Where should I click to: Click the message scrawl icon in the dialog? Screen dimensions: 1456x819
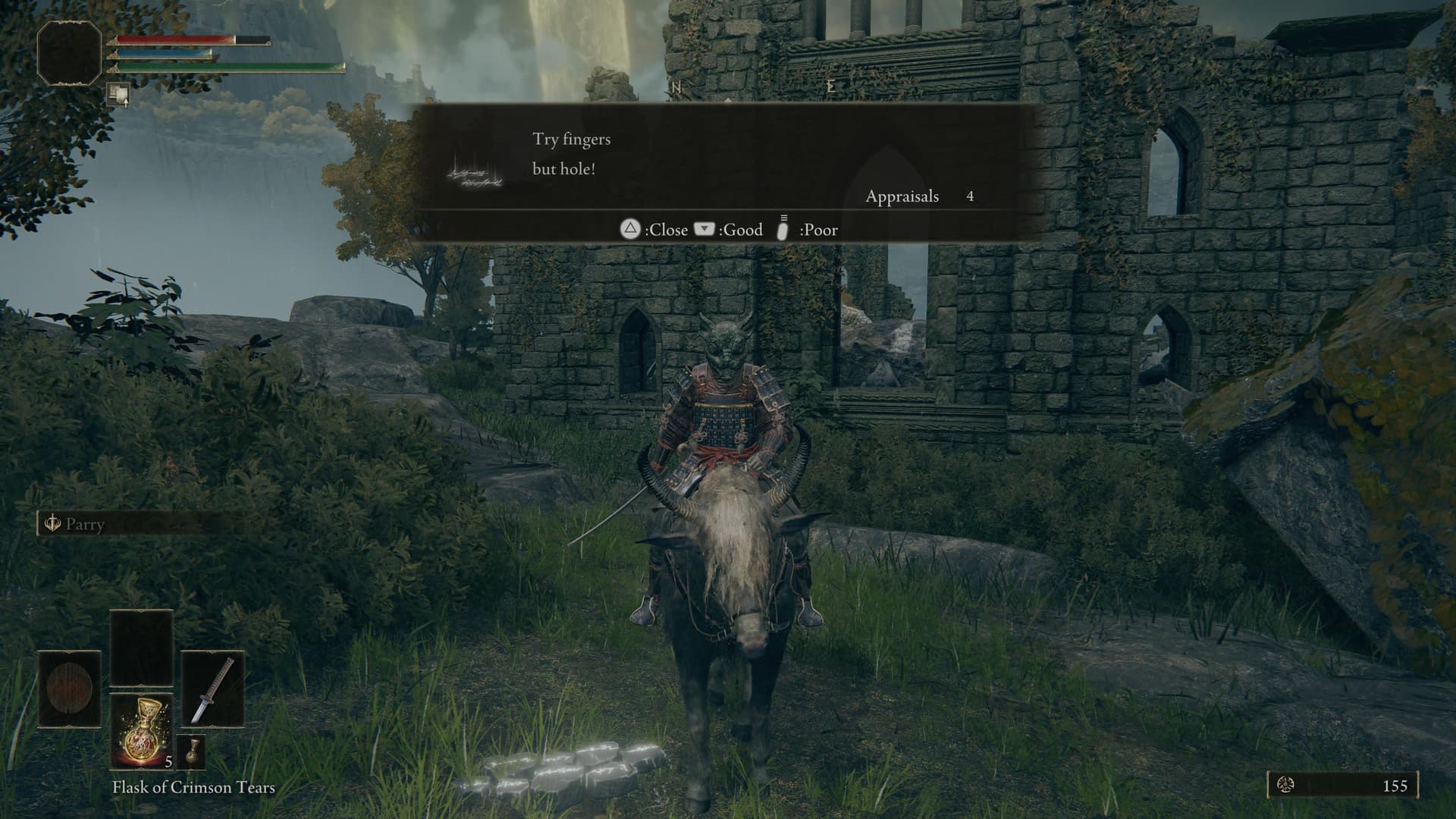475,173
